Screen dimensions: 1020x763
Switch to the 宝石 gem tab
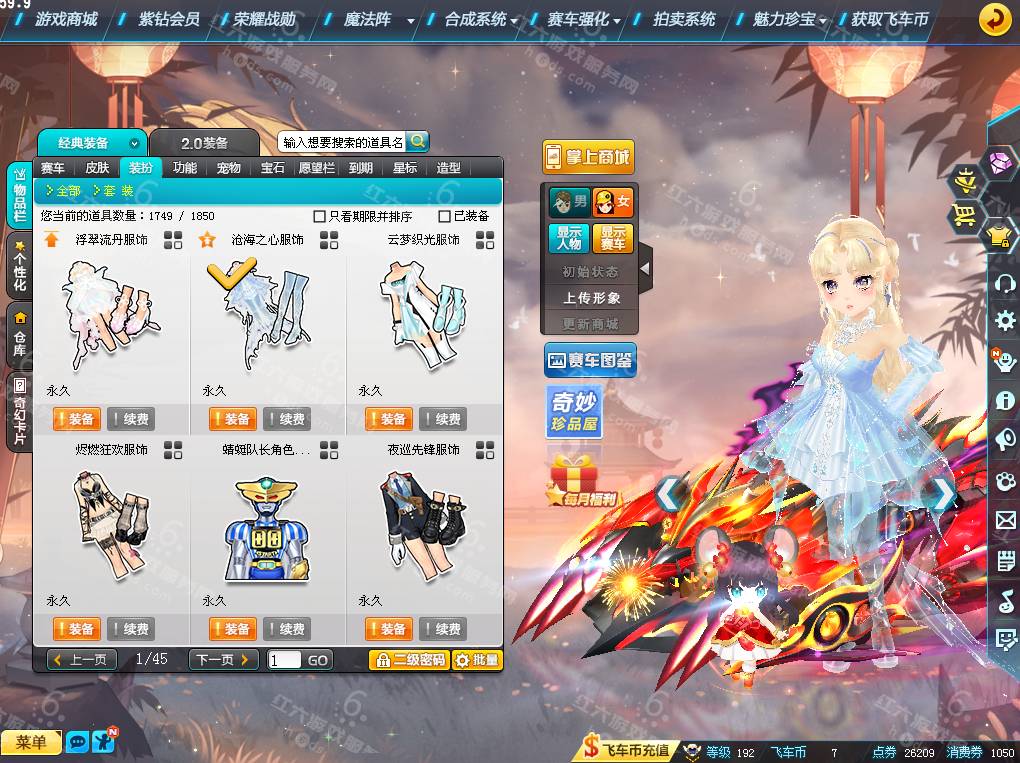273,168
